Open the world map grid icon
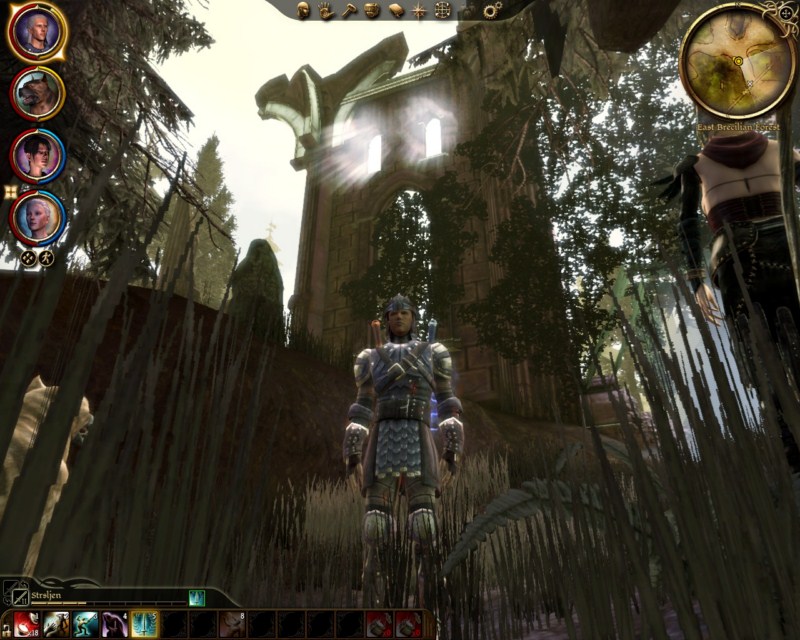800x640 pixels. (x=442, y=11)
